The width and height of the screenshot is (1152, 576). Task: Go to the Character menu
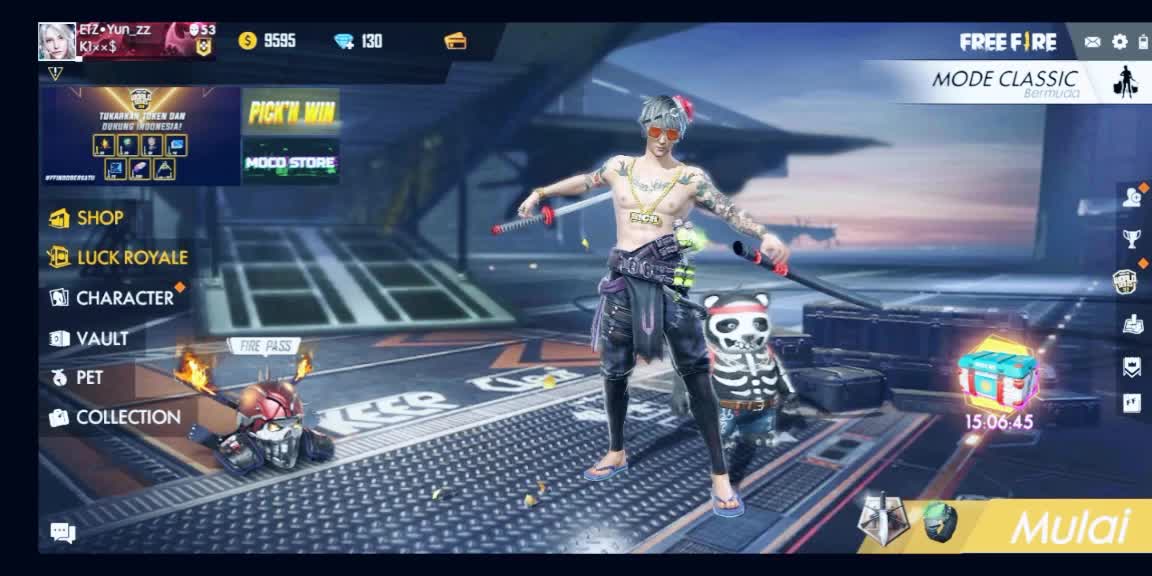pos(123,298)
